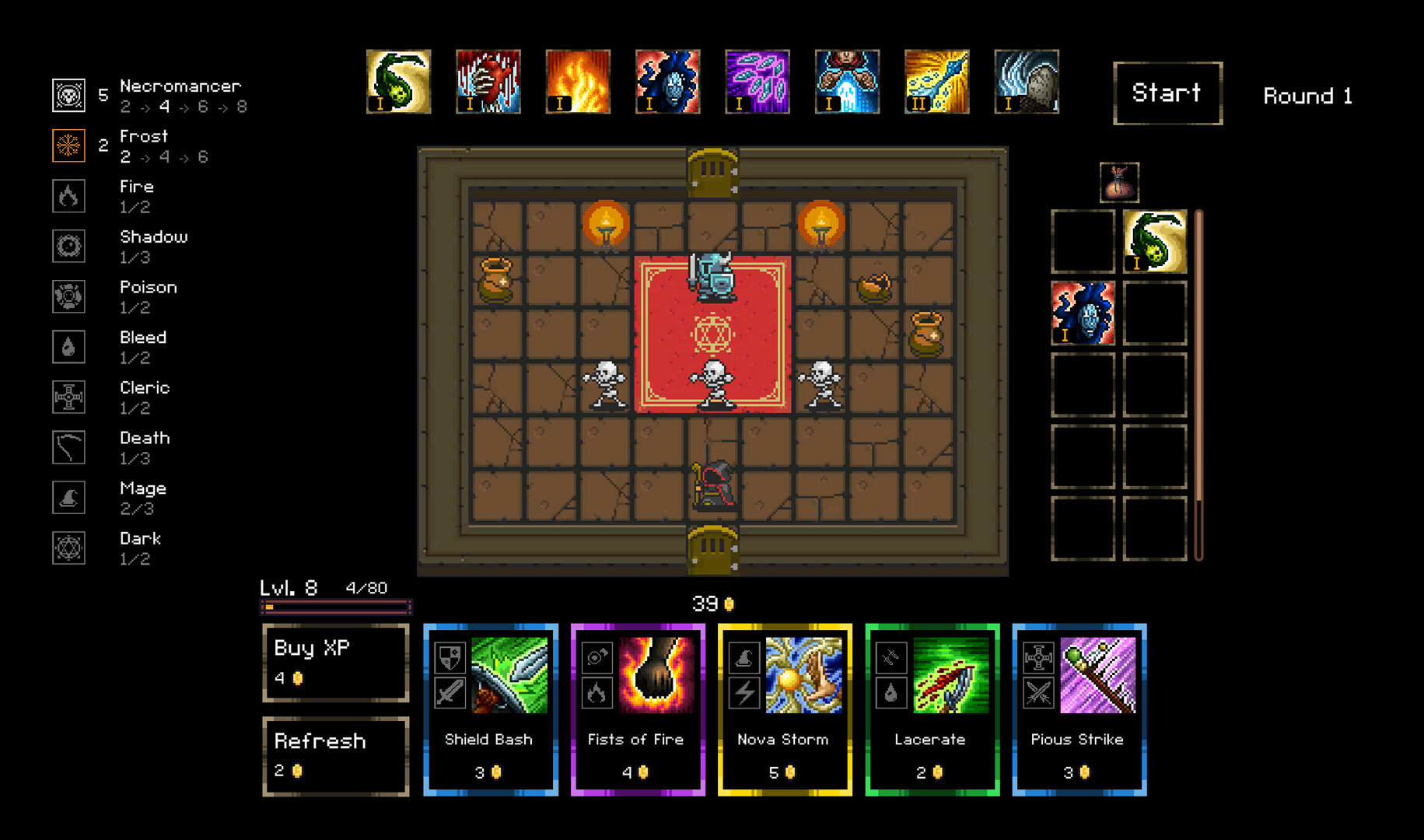Select the purple shards icon in top row
Image resolution: width=1424 pixels, height=840 pixels.
pyautogui.click(x=757, y=81)
